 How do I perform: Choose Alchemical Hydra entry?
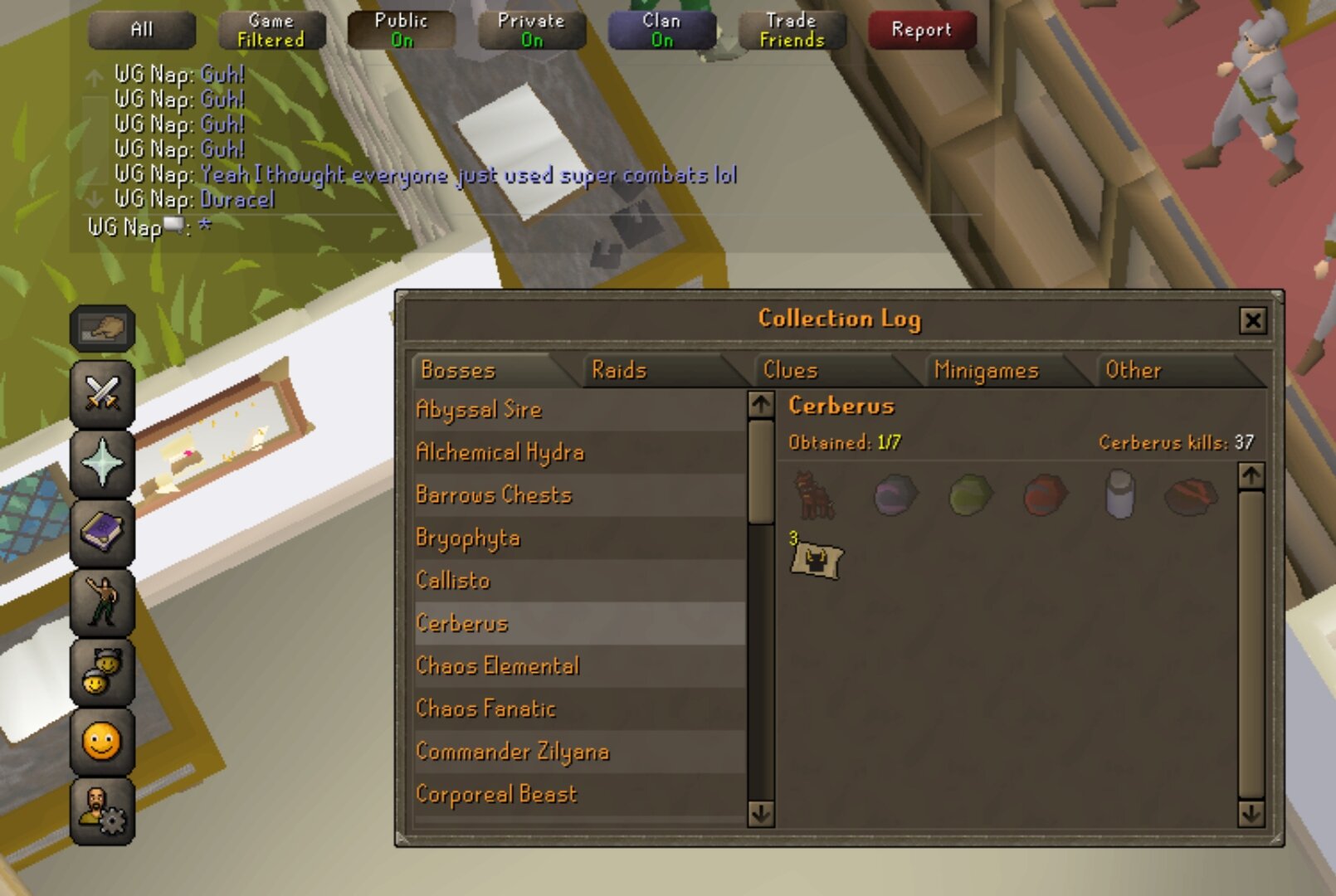(500, 452)
